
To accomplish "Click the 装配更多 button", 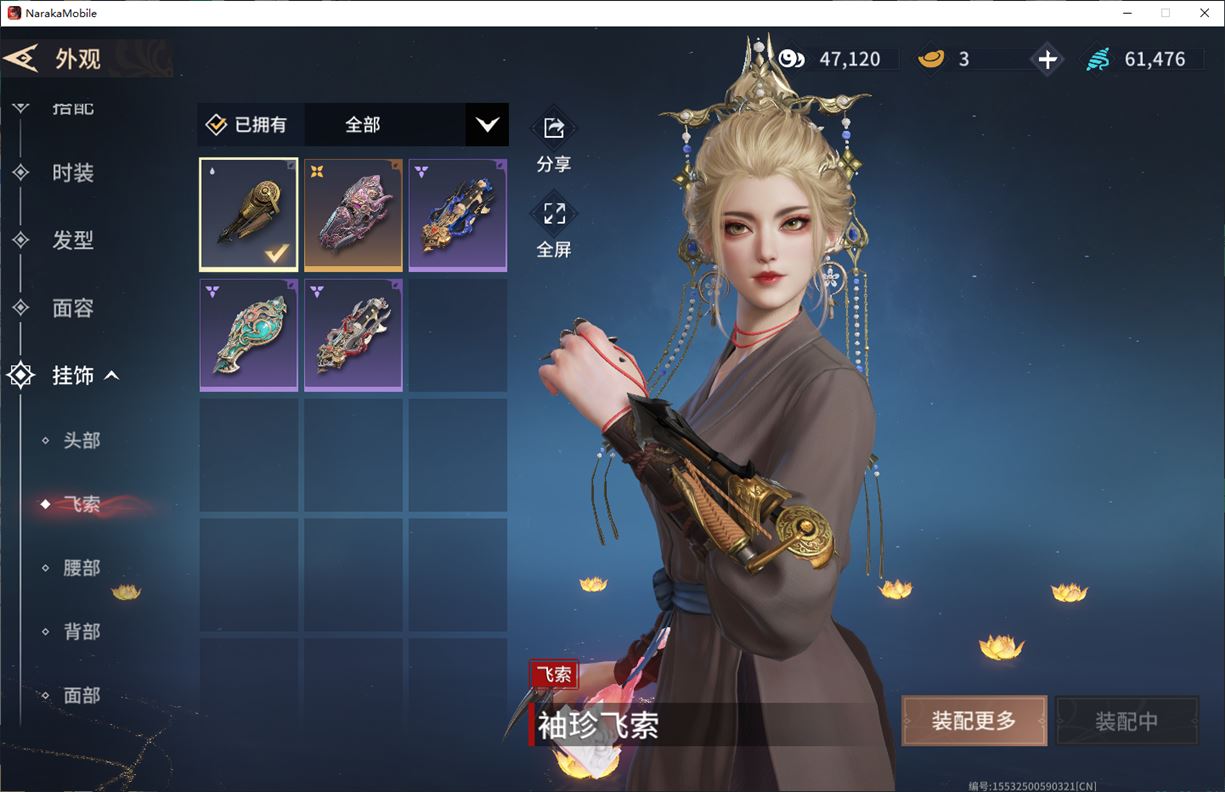I will (973, 721).
